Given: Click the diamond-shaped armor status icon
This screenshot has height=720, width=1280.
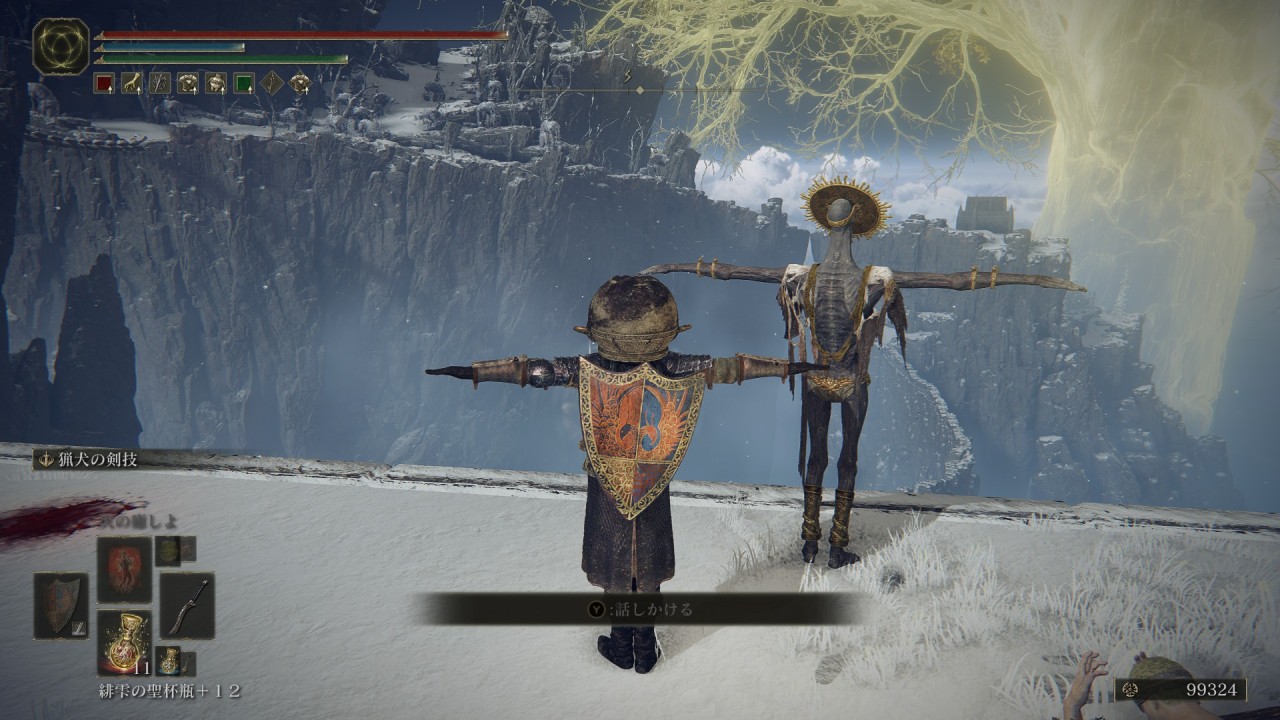Looking at the screenshot, I should pyautogui.click(x=300, y=83).
